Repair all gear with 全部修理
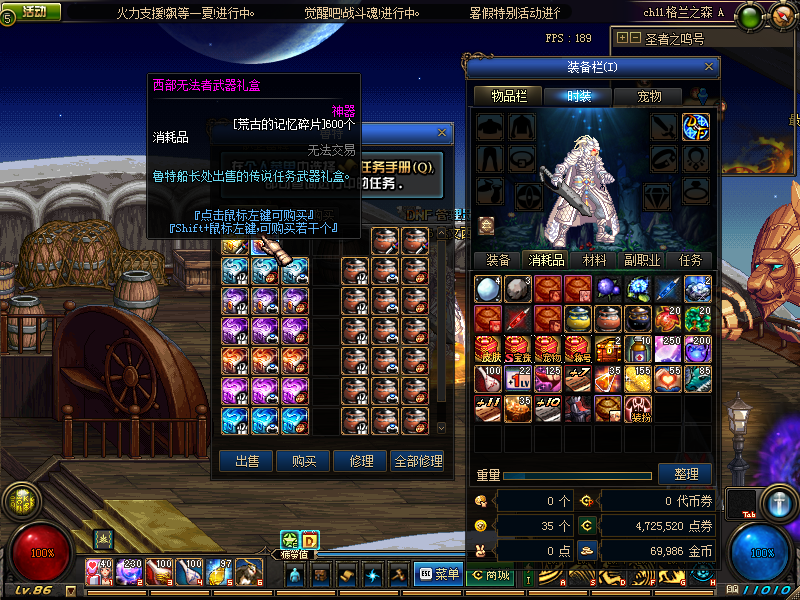This screenshot has width=800, height=600. click(x=418, y=461)
